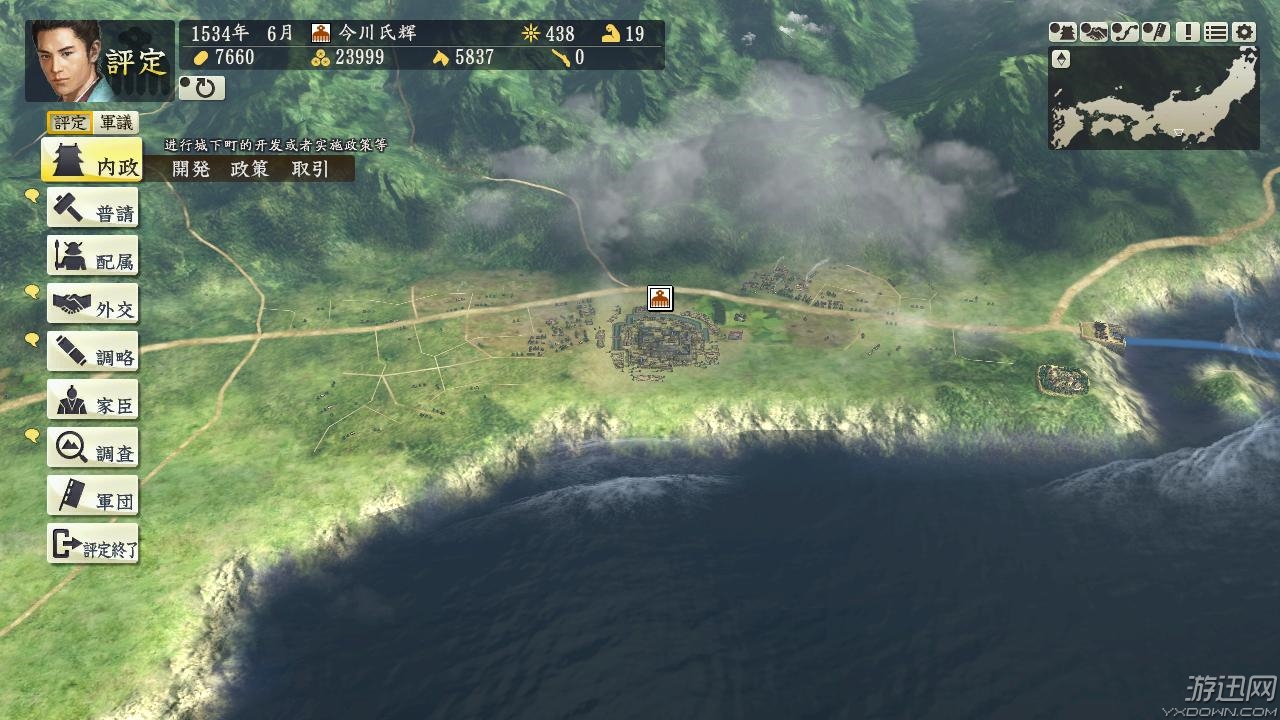Open the gear settings icon

click(x=1244, y=32)
